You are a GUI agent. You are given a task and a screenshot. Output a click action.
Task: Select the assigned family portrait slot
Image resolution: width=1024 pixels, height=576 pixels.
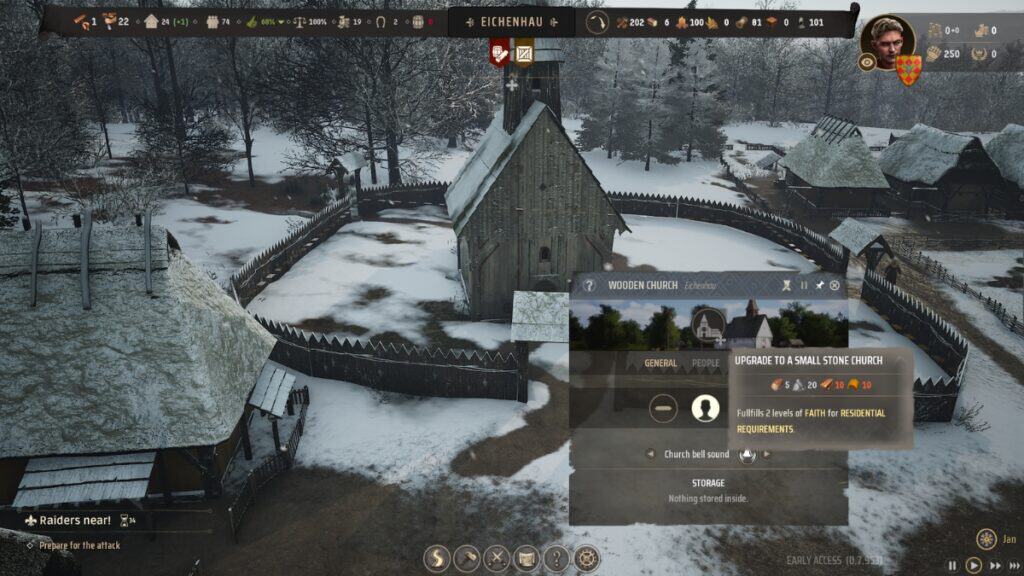(706, 408)
